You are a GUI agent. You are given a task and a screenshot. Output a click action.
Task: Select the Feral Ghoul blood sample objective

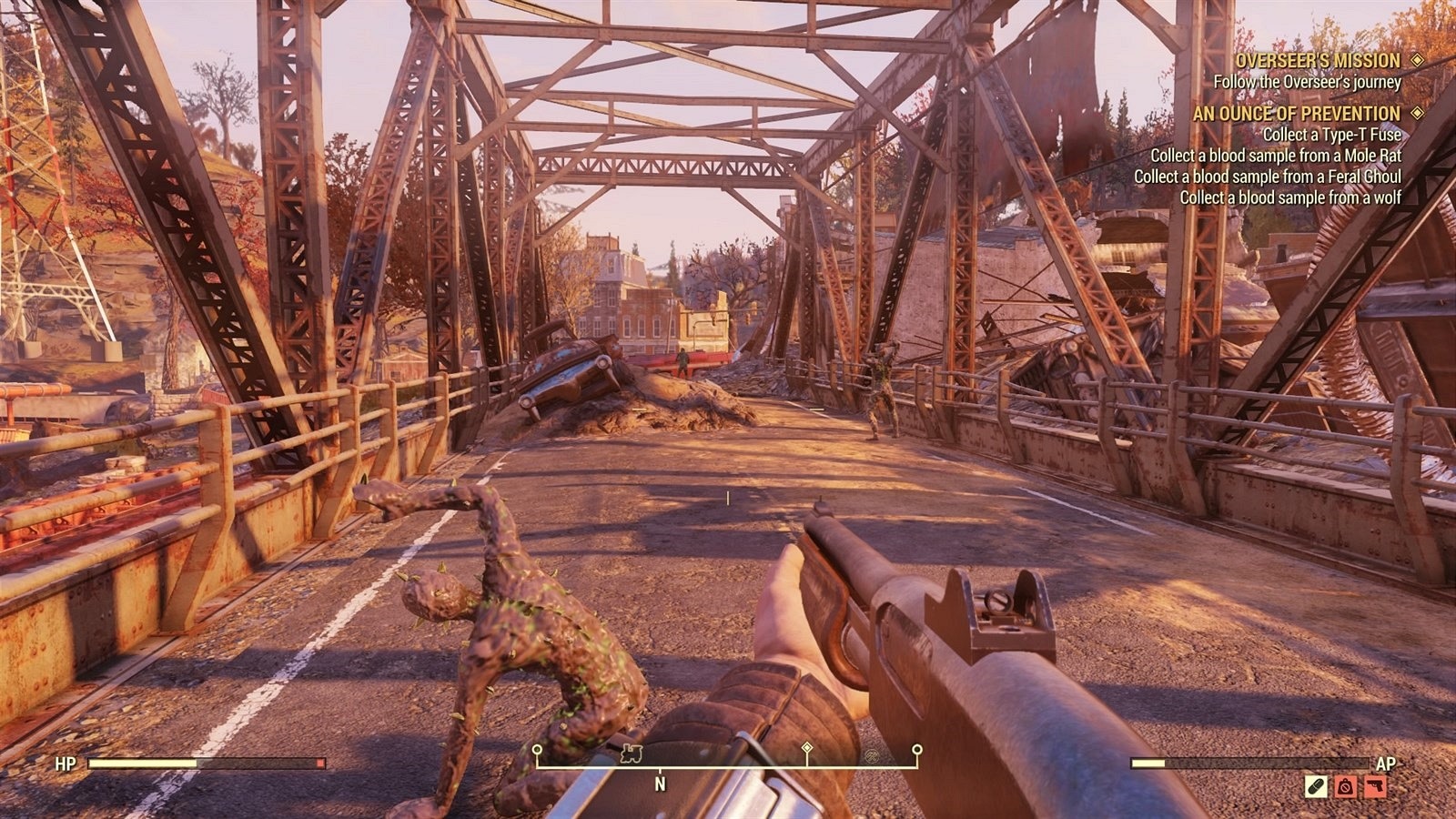coord(1267,177)
